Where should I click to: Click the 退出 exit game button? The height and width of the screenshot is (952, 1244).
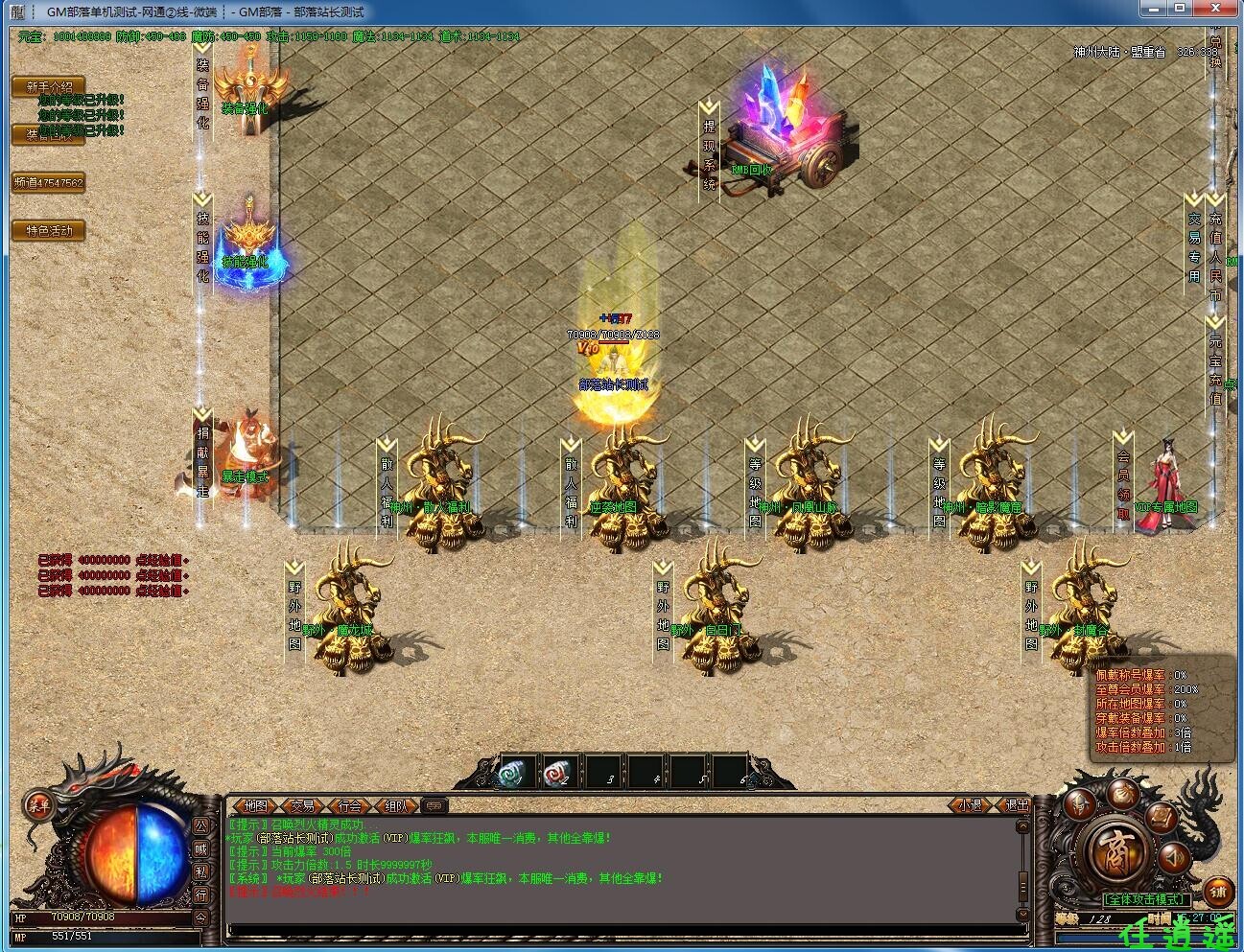(1016, 806)
